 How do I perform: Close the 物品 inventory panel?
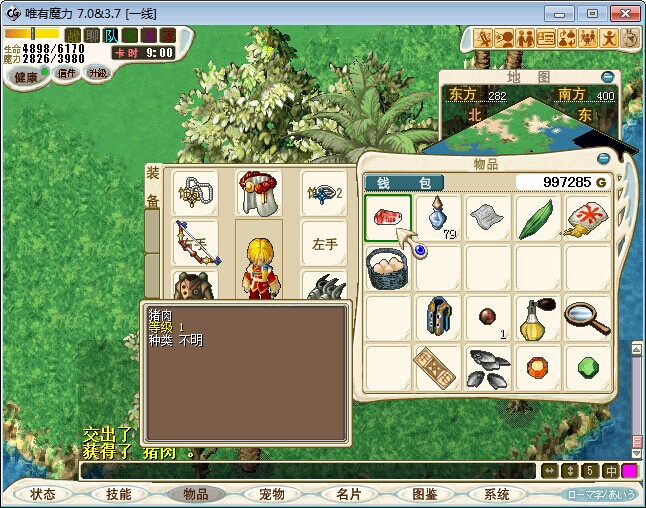[603, 158]
